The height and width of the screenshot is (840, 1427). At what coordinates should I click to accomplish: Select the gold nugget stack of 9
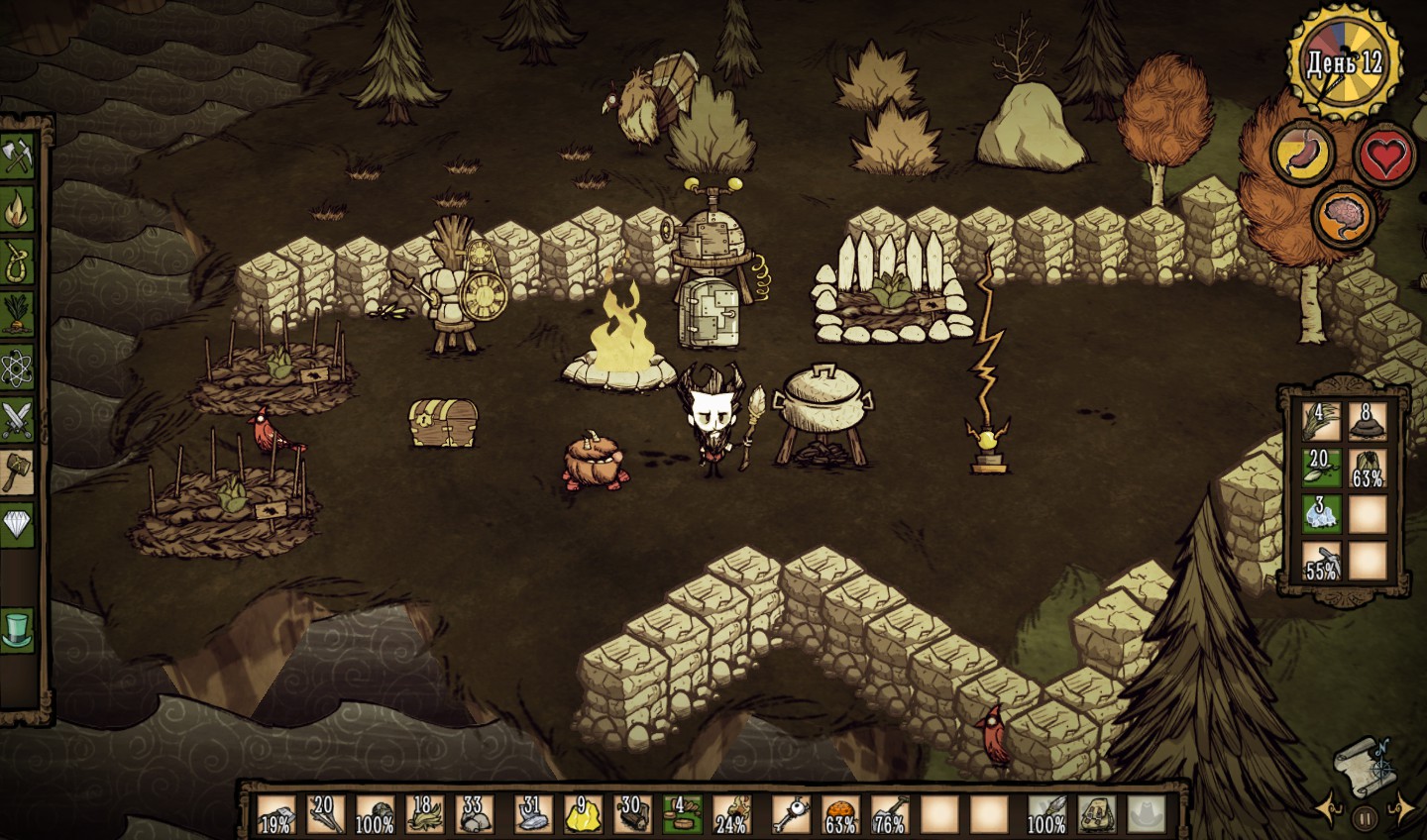click(582, 814)
